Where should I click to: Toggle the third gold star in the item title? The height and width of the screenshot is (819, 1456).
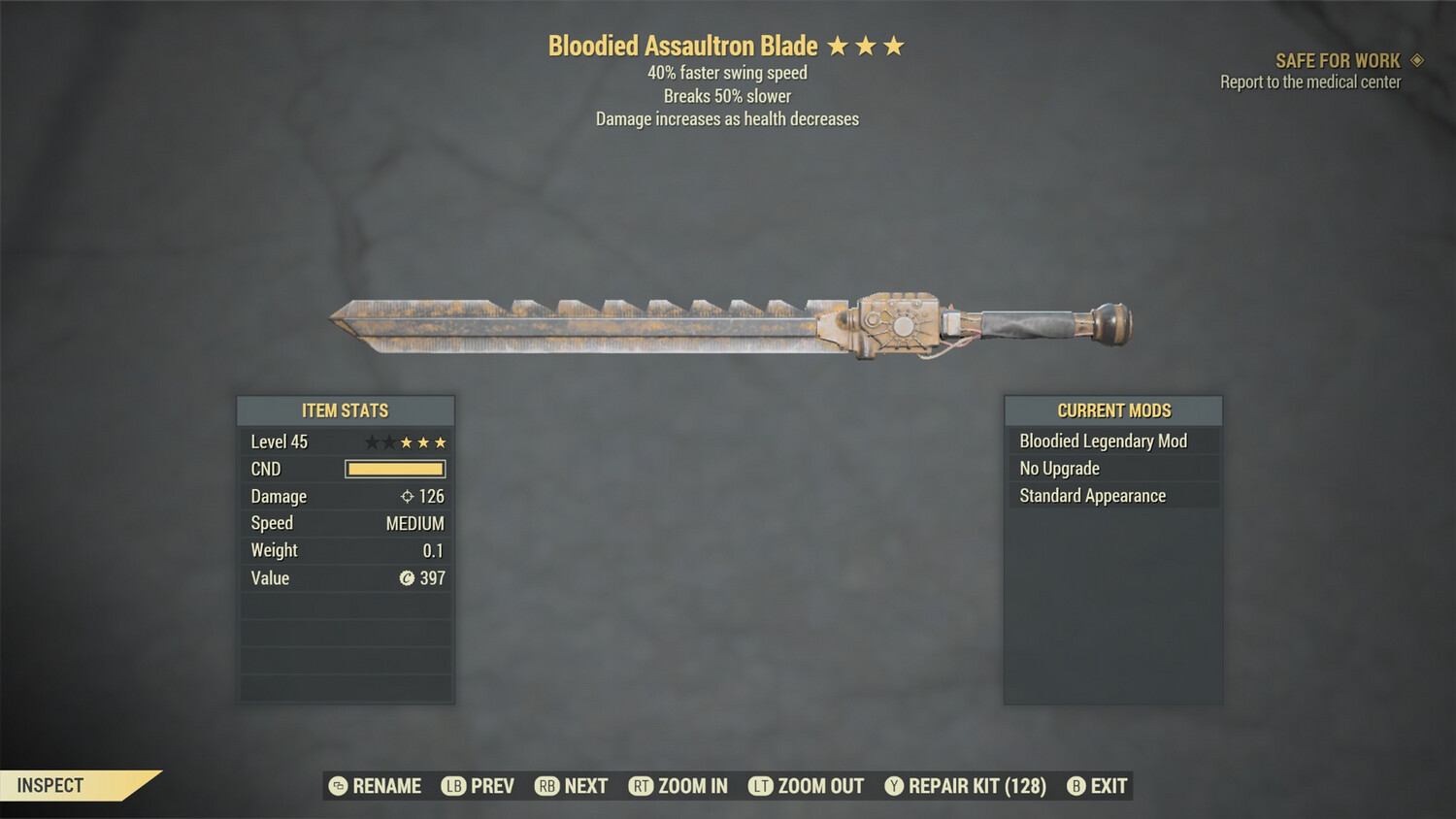point(895,45)
